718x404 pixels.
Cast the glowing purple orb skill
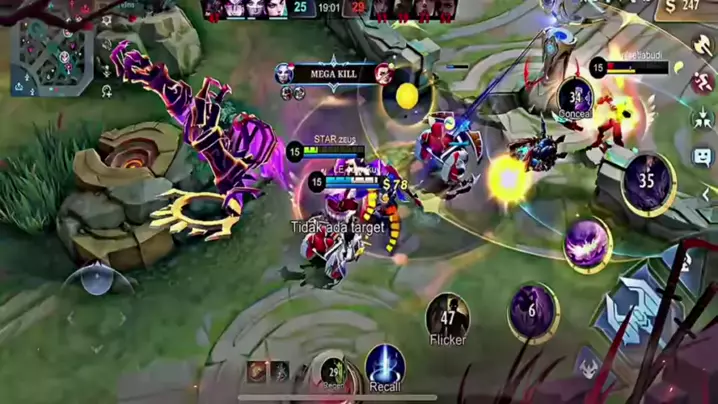(588, 244)
